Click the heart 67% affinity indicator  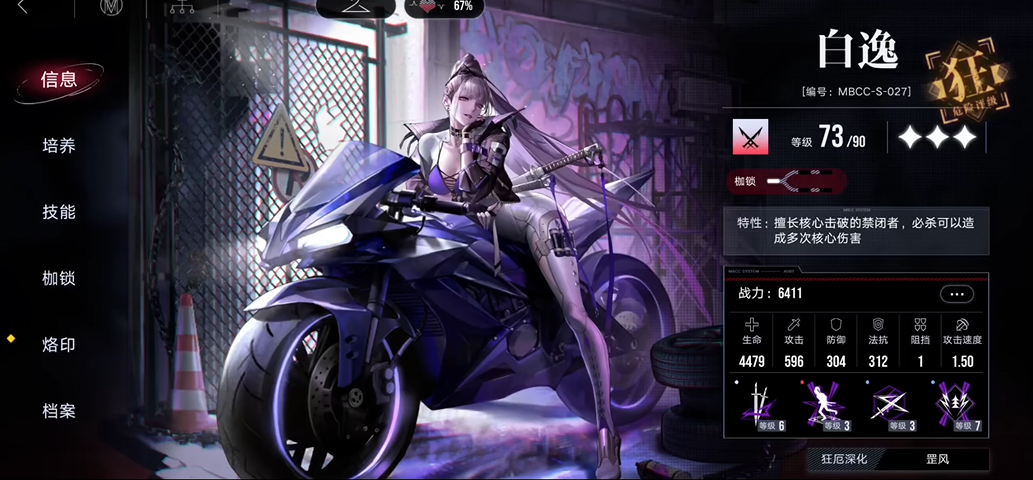pos(443,6)
